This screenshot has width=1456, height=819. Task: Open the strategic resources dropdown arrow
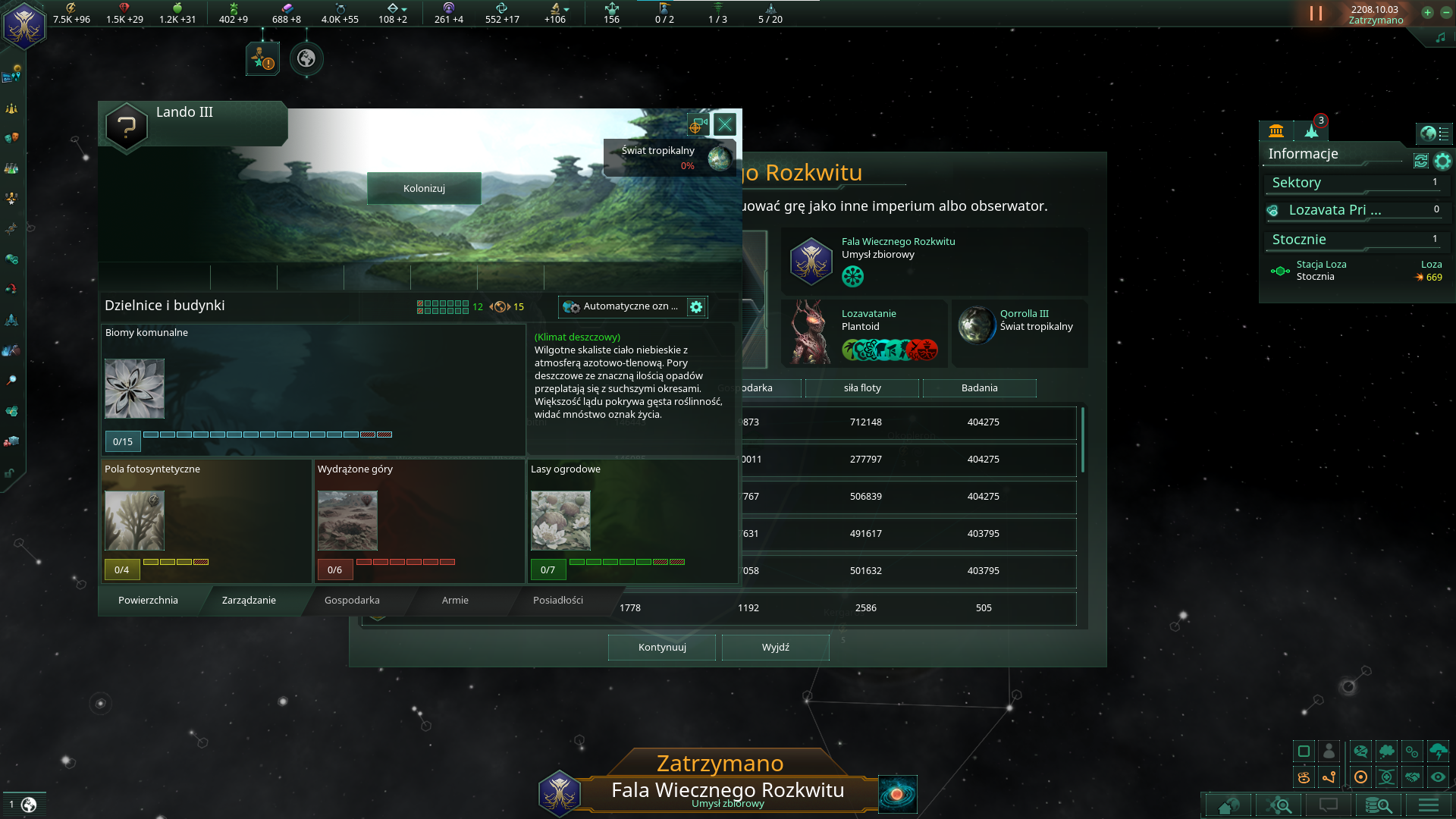pyautogui.click(x=403, y=8)
